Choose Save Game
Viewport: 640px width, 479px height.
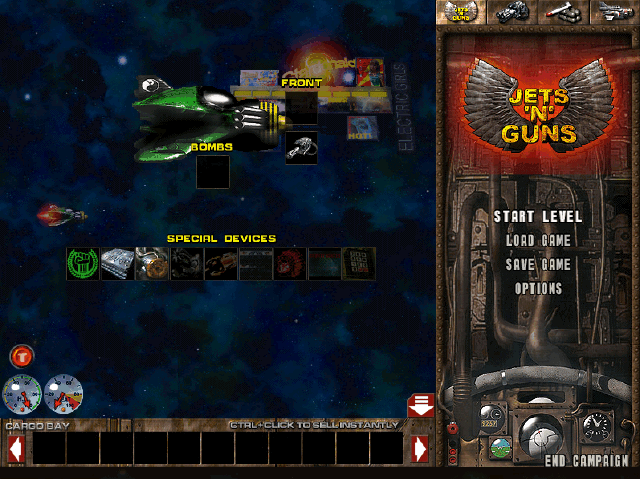[538, 264]
